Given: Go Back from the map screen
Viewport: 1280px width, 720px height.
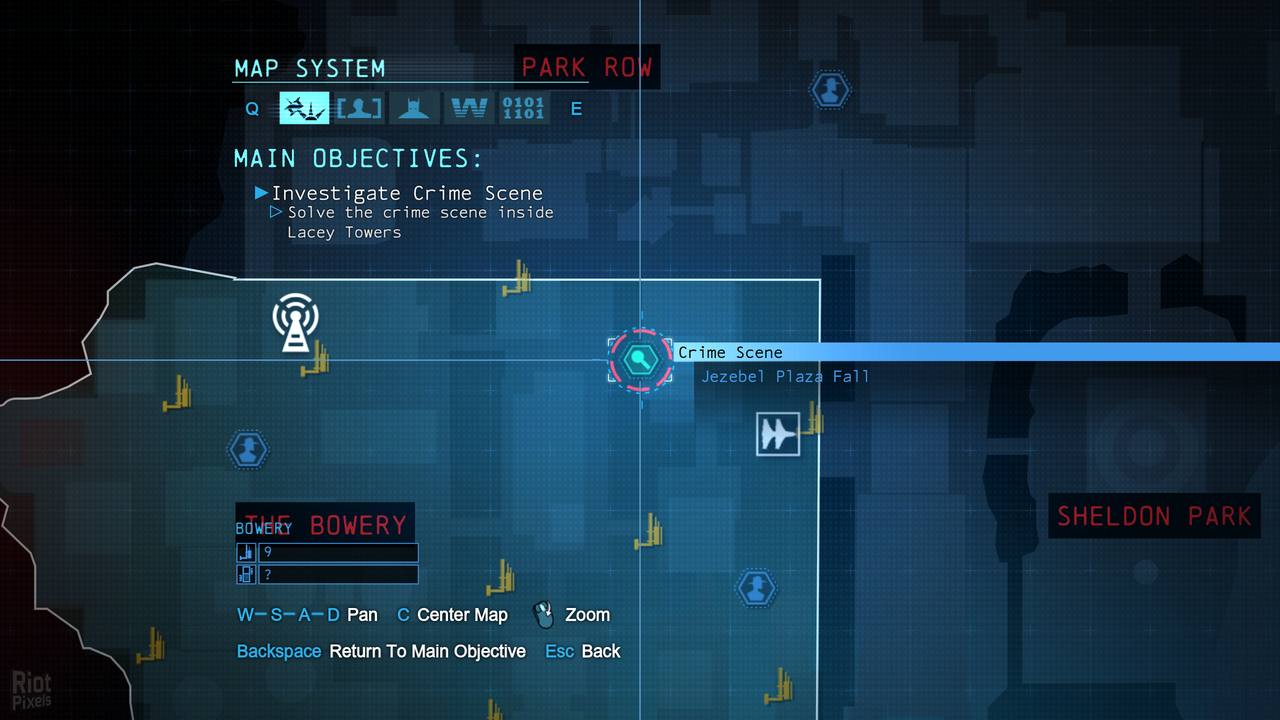Looking at the screenshot, I should point(600,651).
